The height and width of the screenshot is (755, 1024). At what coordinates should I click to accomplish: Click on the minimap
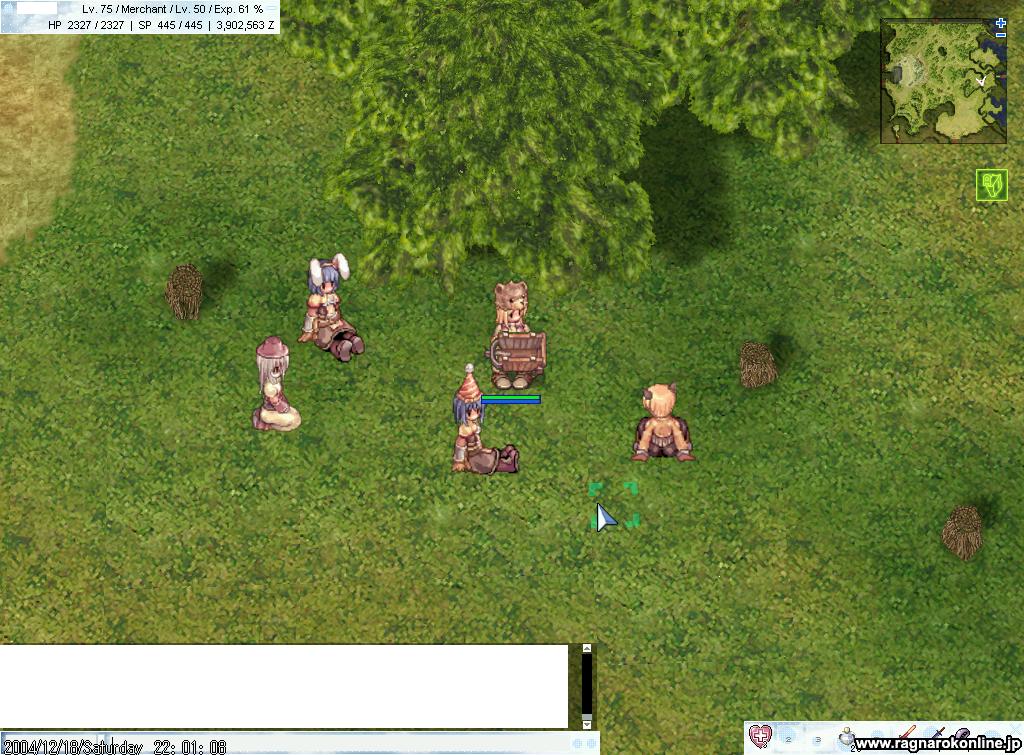pyautogui.click(x=943, y=82)
